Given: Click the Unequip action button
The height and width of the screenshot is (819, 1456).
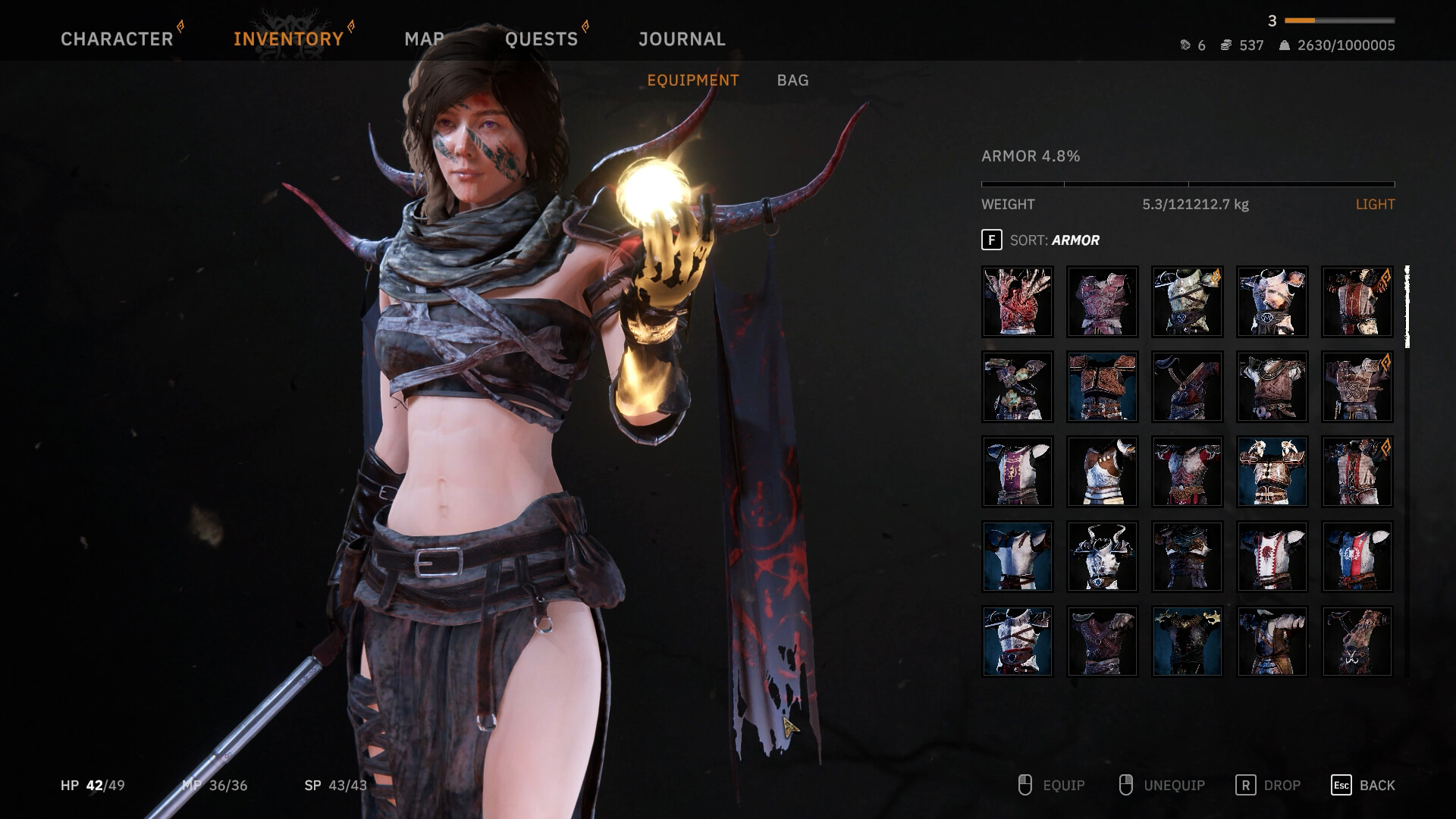Looking at the screenshot, I should tap(1162, 786).
